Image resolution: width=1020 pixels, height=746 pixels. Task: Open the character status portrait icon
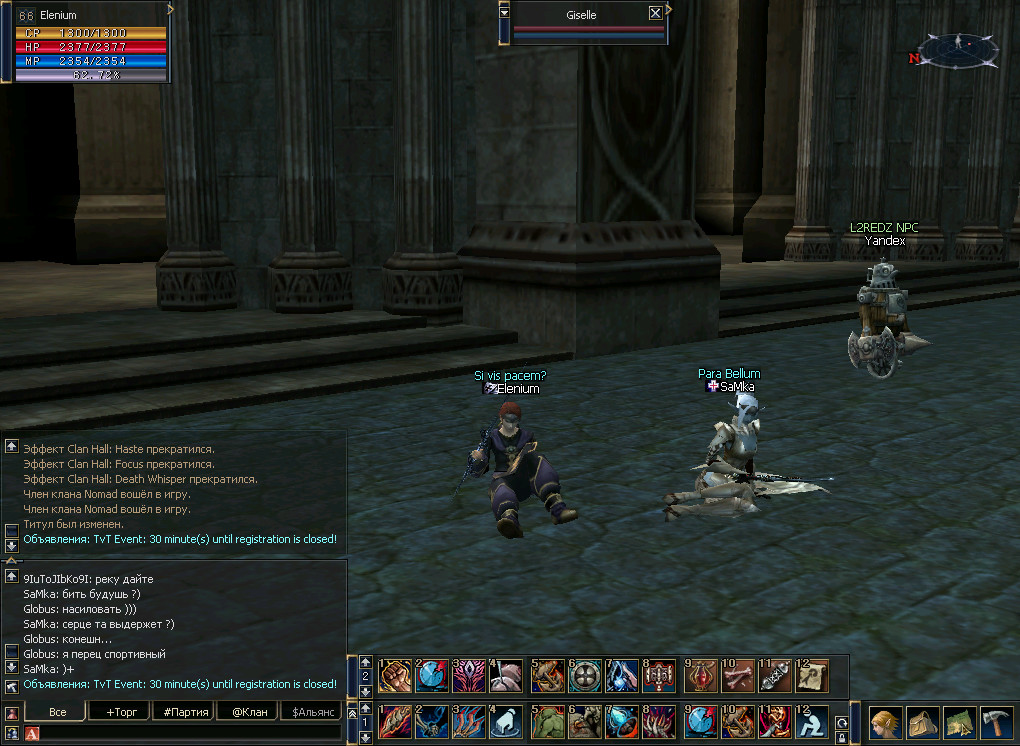point(886,721)
